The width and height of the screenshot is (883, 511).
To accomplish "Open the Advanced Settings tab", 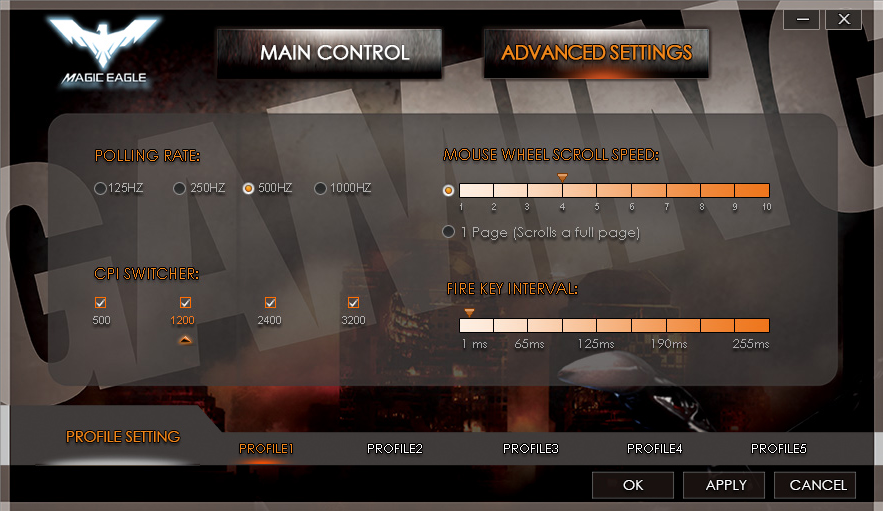I will [596, 53].
